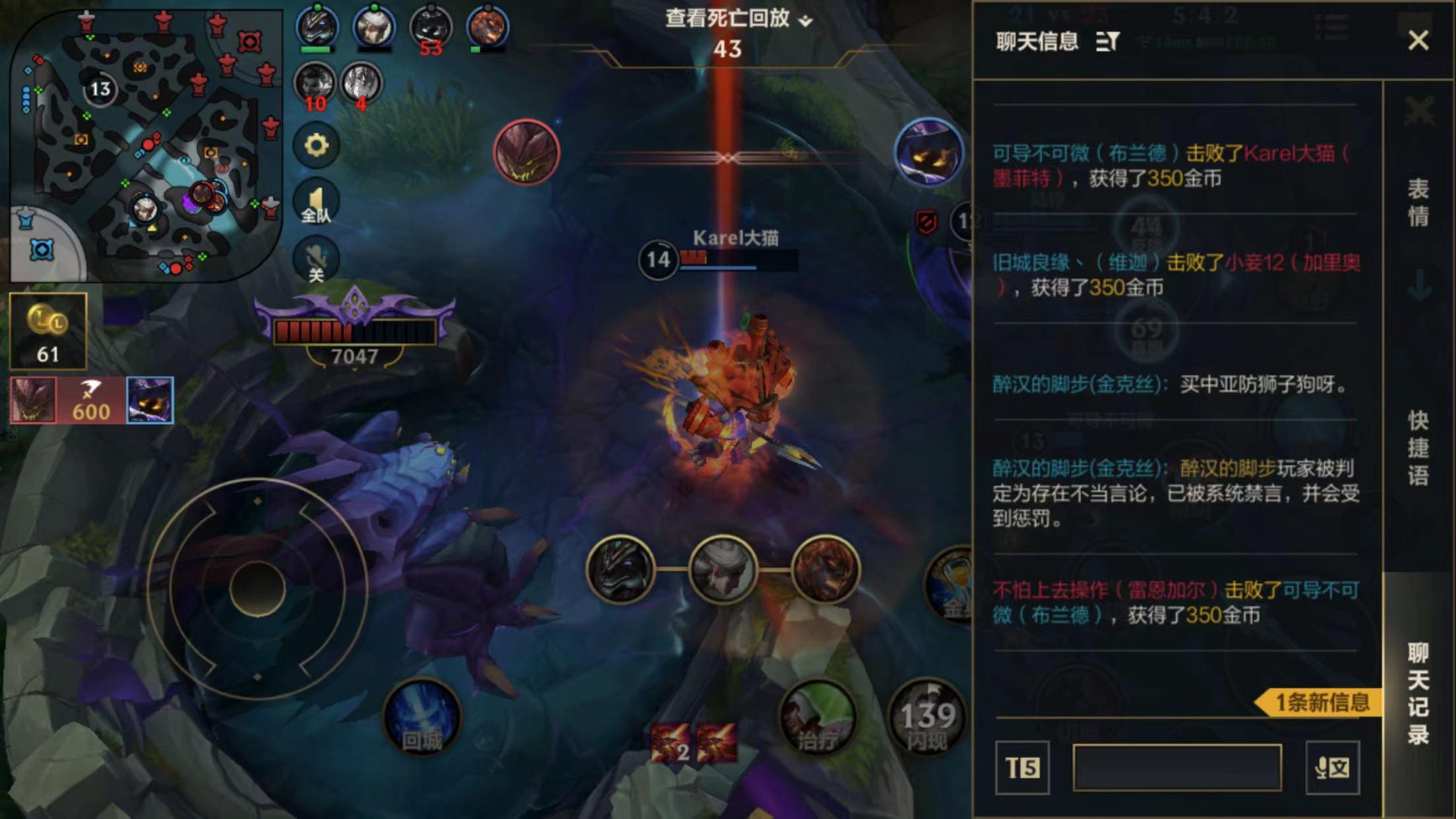1456x819 pixels.
Task: Jump to the 1条新信息 new message
Action: [x=1319, y=702]
